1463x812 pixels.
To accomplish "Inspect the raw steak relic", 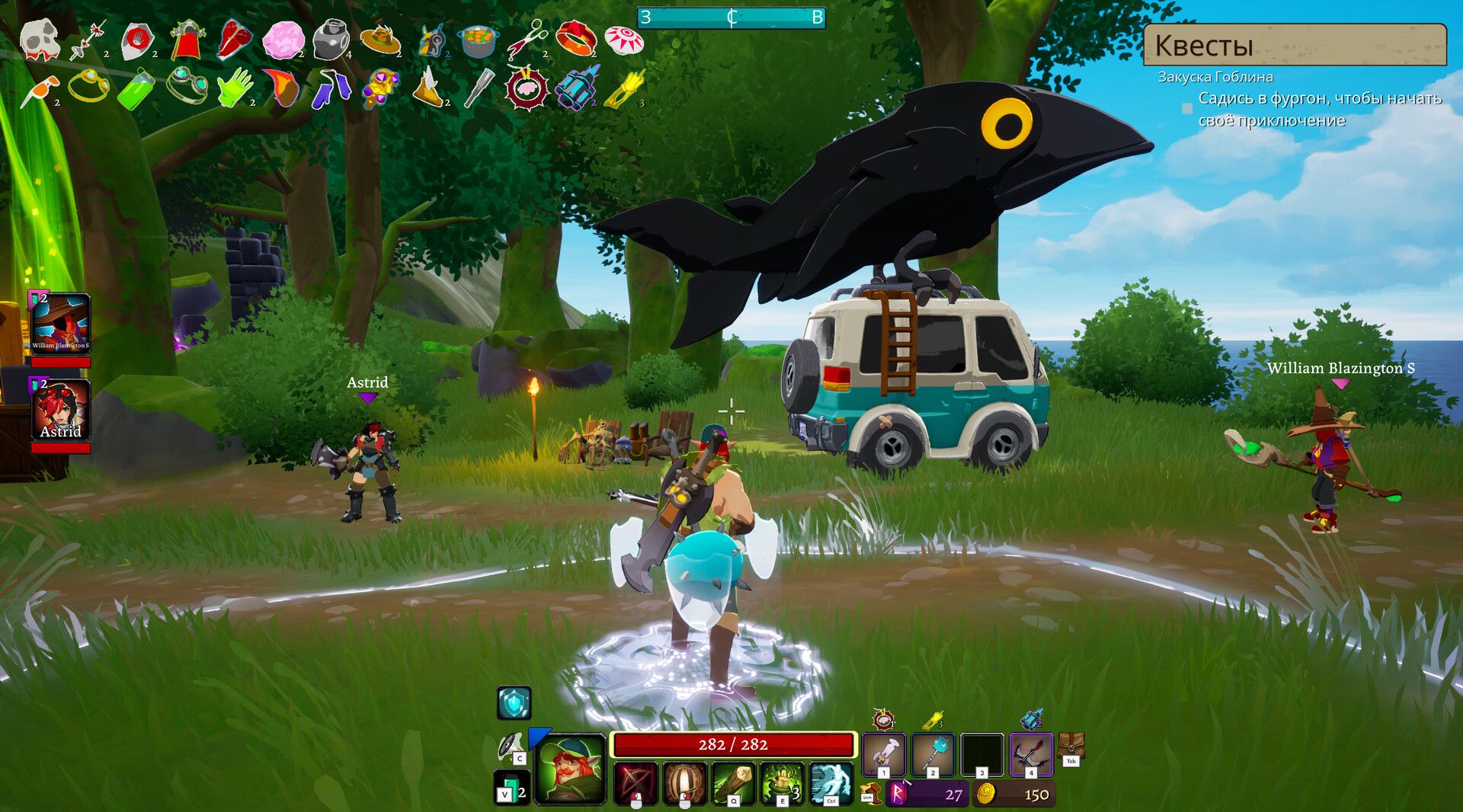I will point(234,39).
